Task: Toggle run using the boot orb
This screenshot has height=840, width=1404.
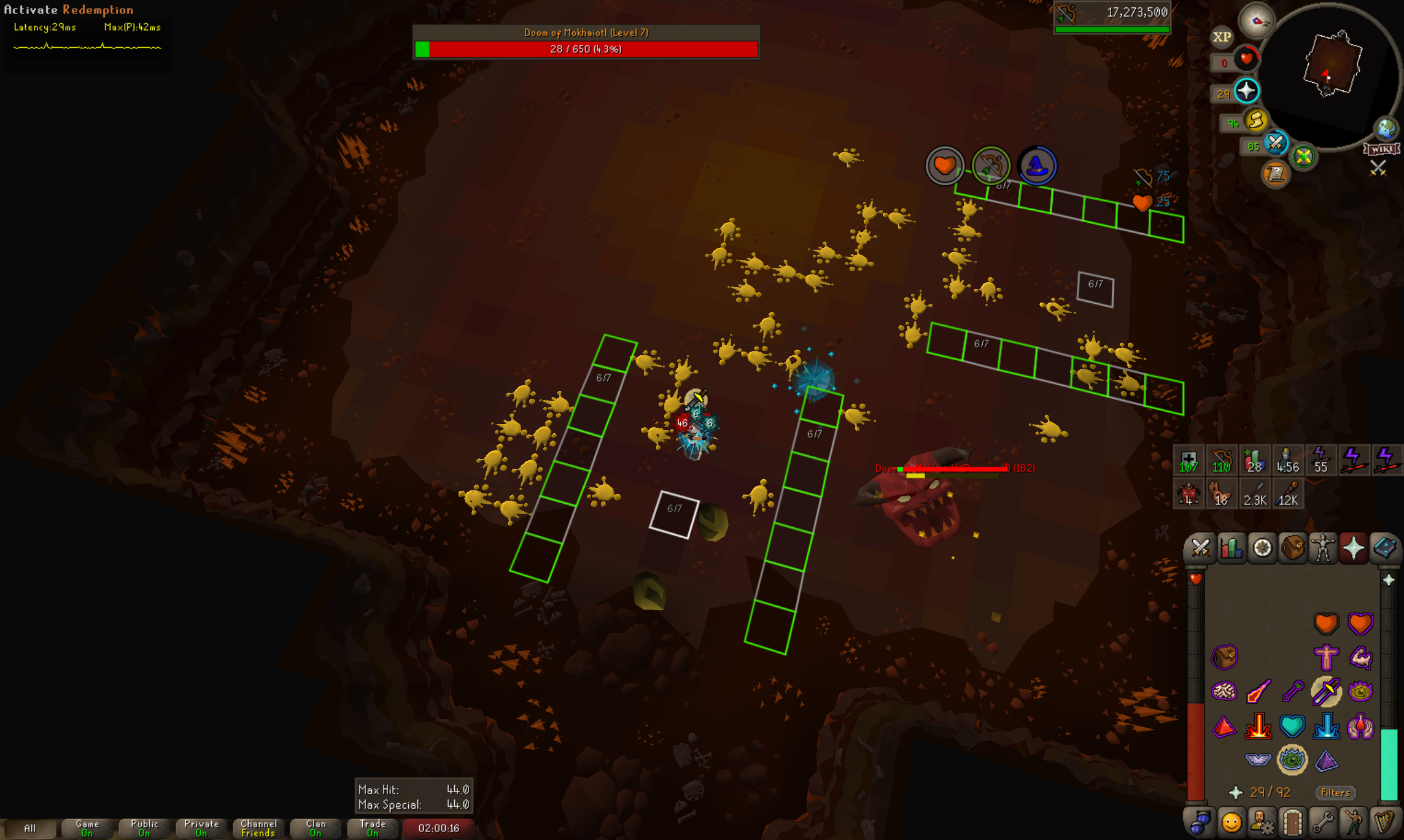Action: 1255,120
